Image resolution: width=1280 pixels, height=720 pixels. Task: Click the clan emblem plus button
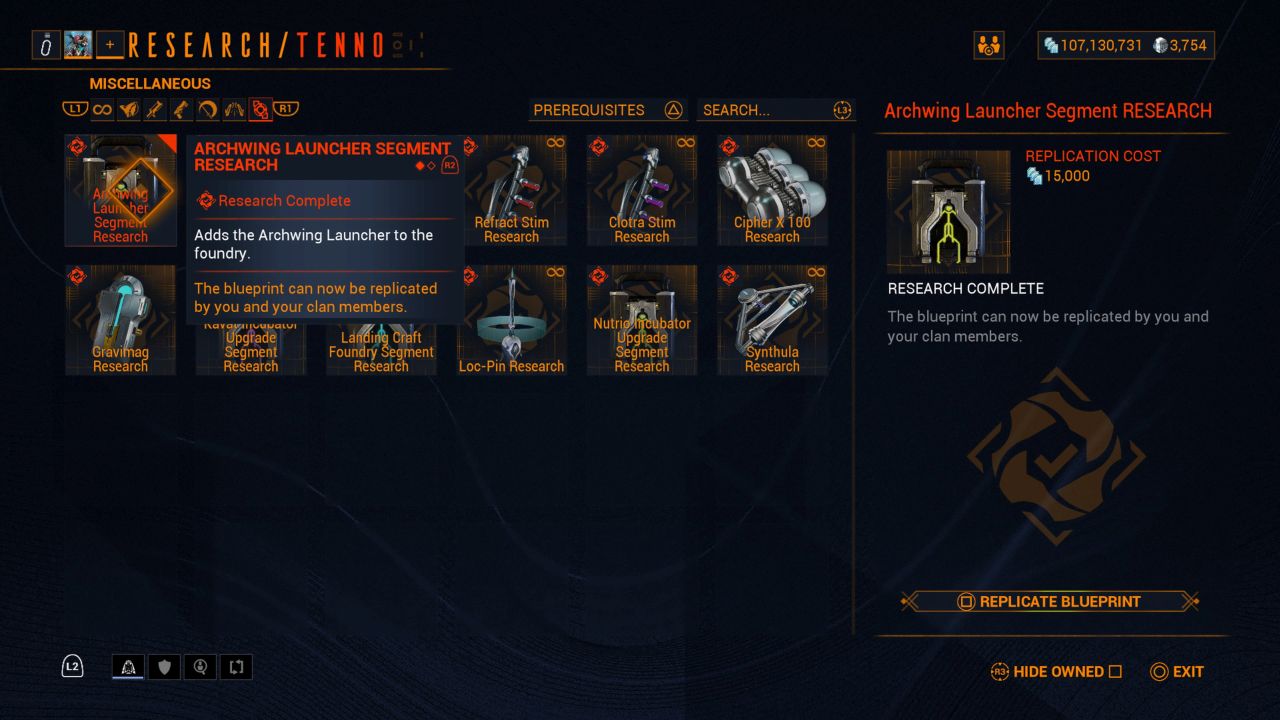click(110, 44)
